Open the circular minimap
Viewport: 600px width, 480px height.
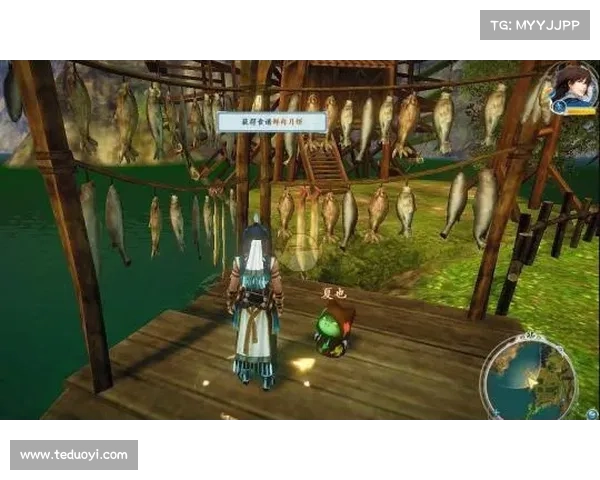click(x=526, y=377)
